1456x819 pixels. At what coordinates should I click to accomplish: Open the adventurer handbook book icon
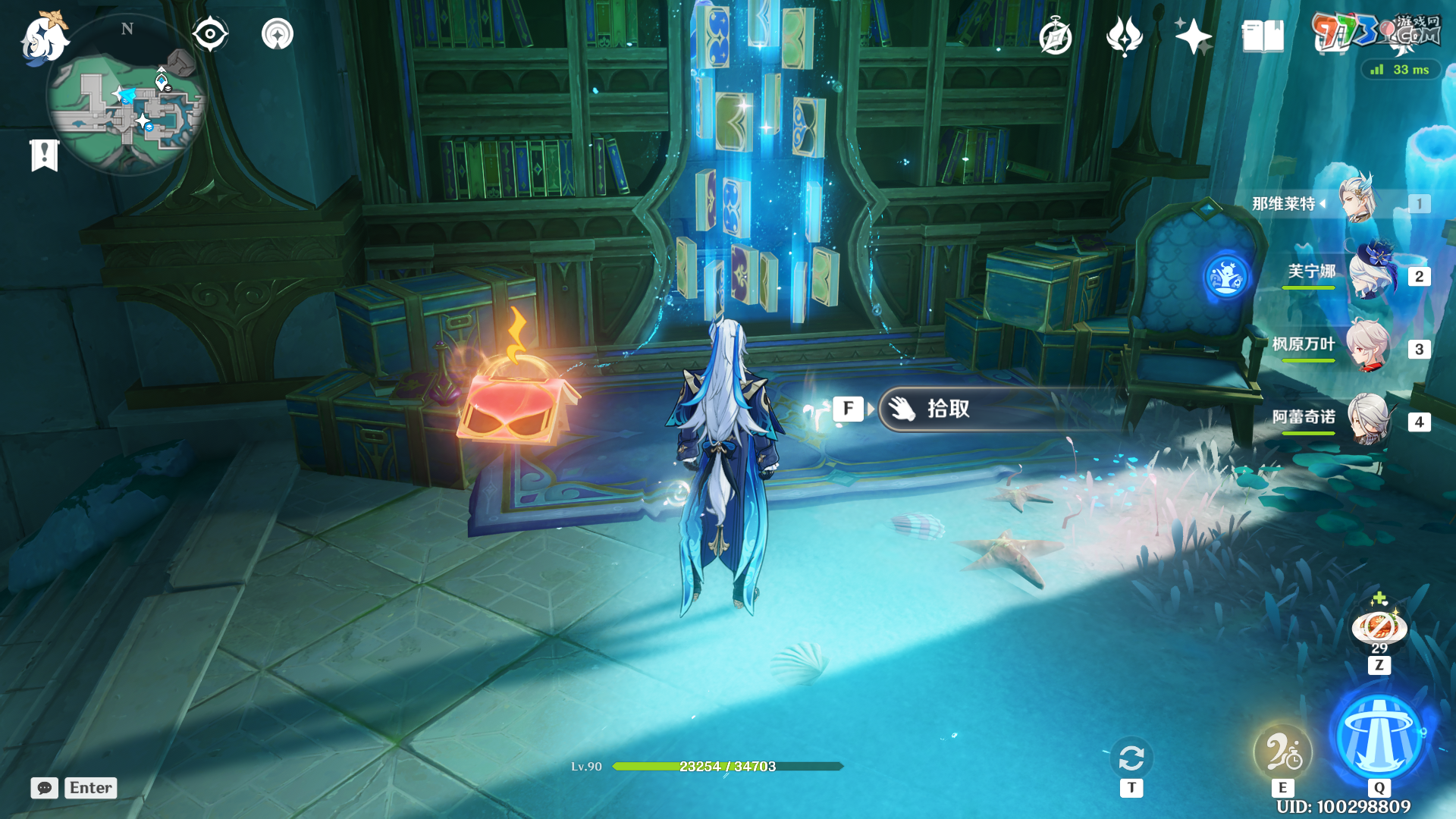1263,36
